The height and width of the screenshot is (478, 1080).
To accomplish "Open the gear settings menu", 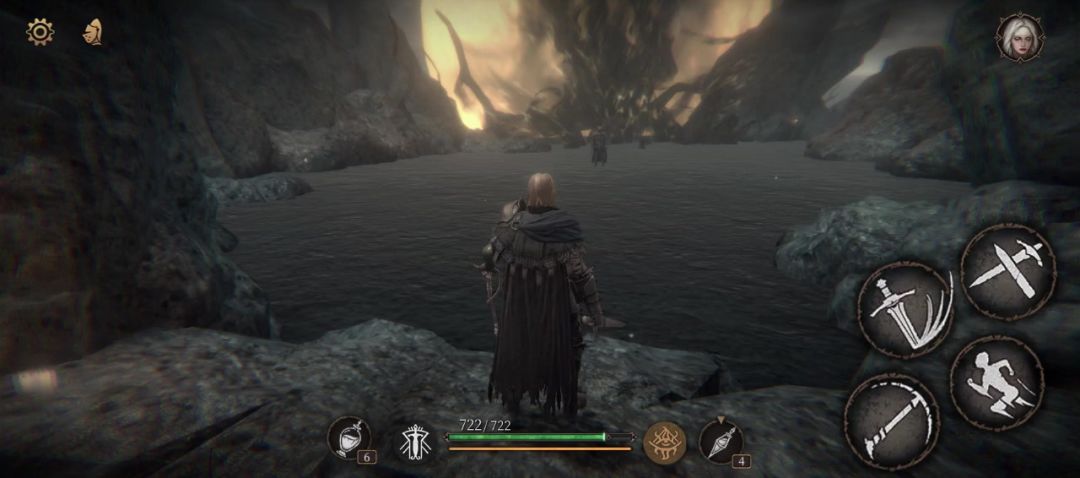I will point(40,32).
